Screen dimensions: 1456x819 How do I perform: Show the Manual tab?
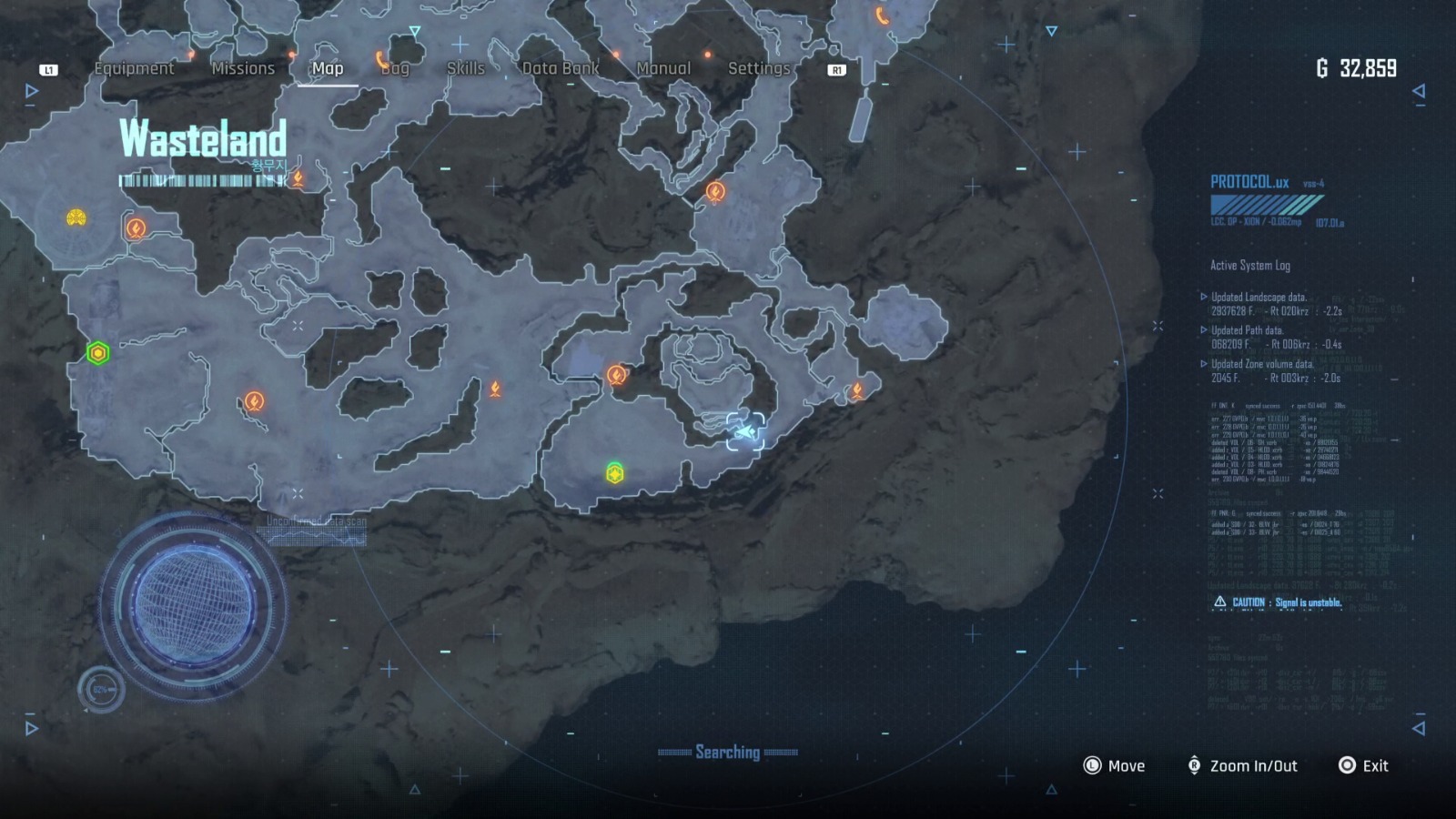663,68
